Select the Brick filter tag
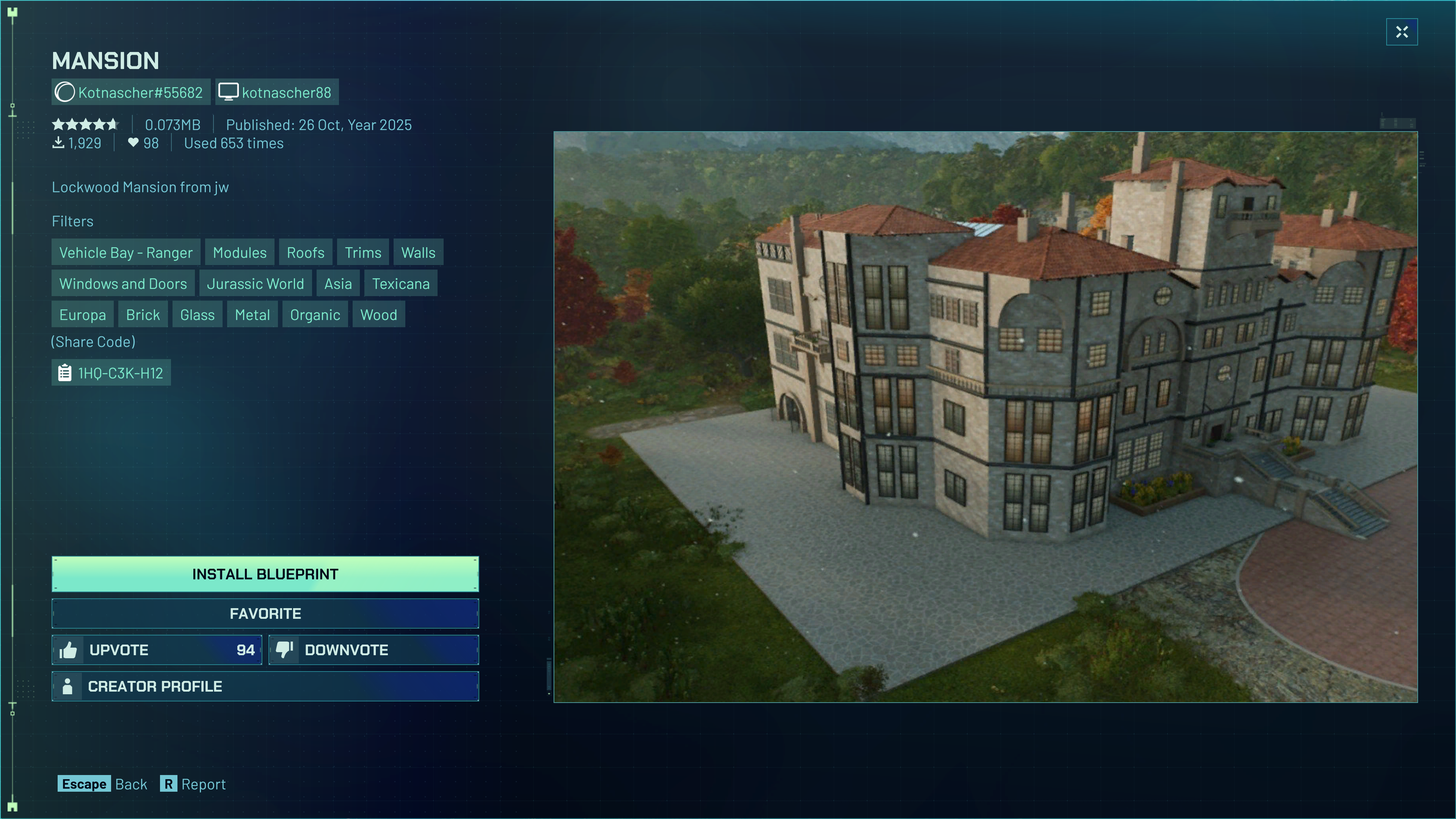This screenshot has width=1456, height=819. click(143, 315)
